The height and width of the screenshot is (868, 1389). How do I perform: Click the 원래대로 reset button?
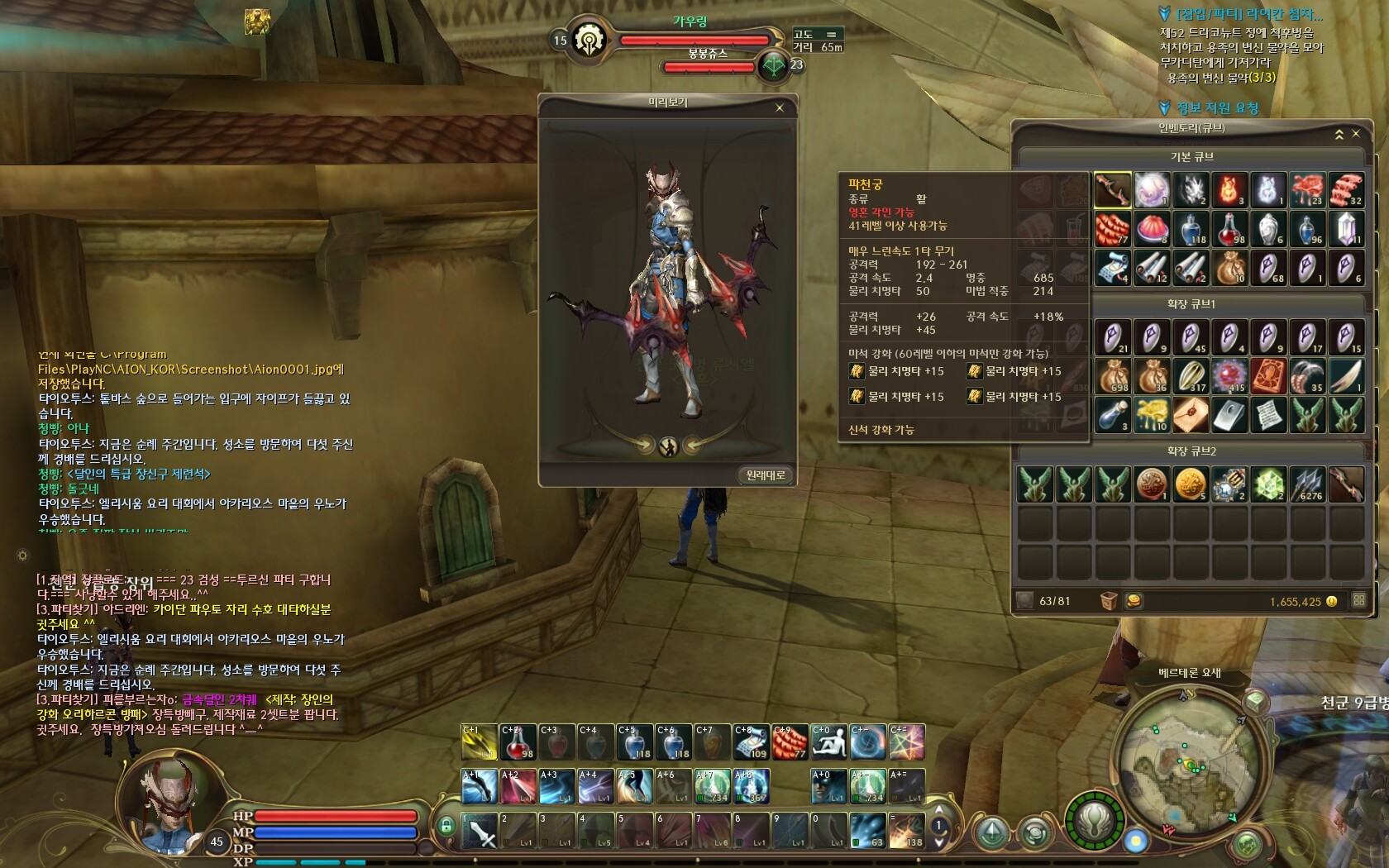click(x=765, y=475)
